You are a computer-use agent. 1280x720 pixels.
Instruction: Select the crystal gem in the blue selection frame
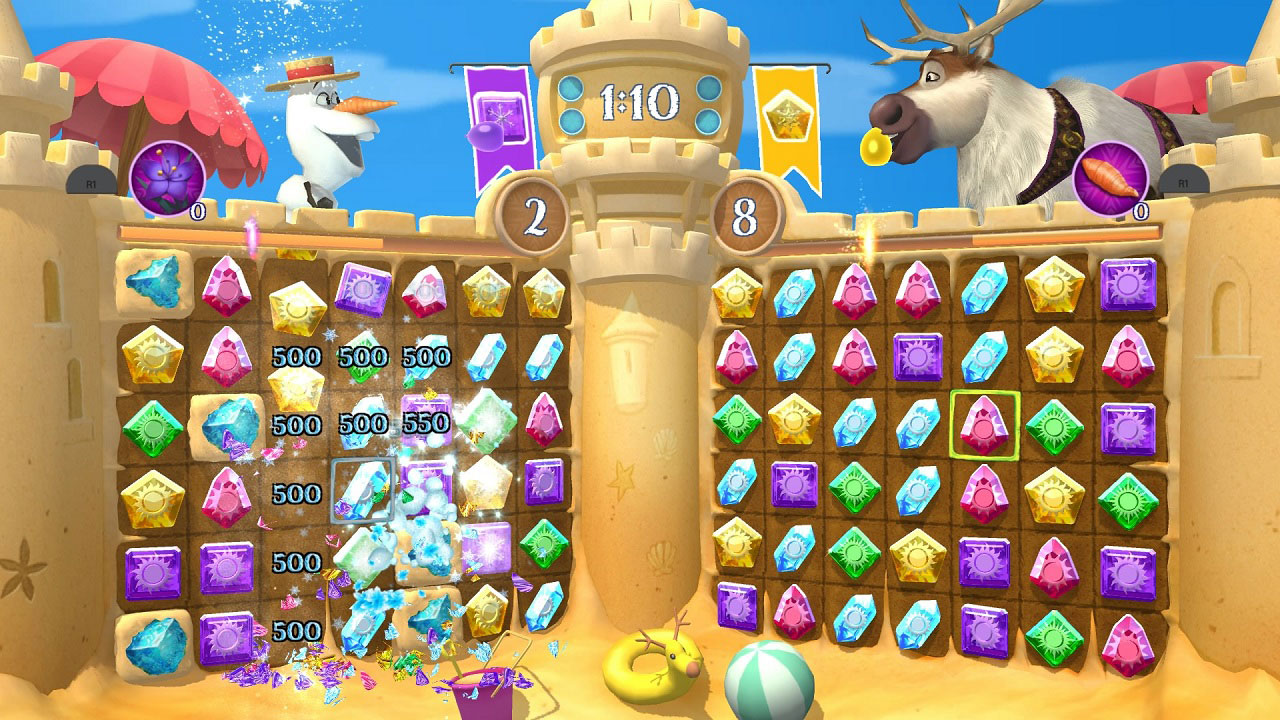point(365,488)
